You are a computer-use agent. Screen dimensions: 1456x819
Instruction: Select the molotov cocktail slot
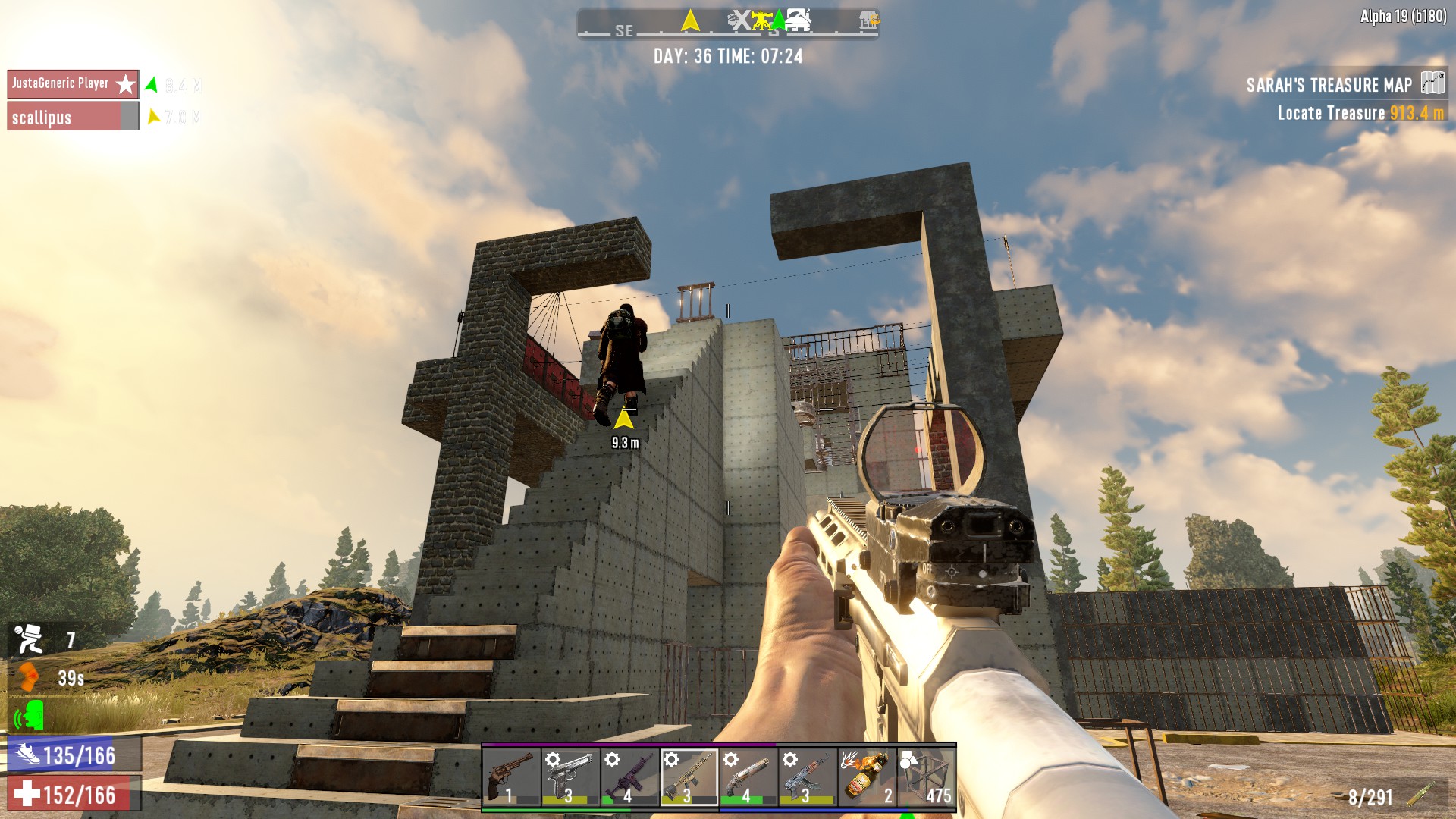click(x=866, y=777)
